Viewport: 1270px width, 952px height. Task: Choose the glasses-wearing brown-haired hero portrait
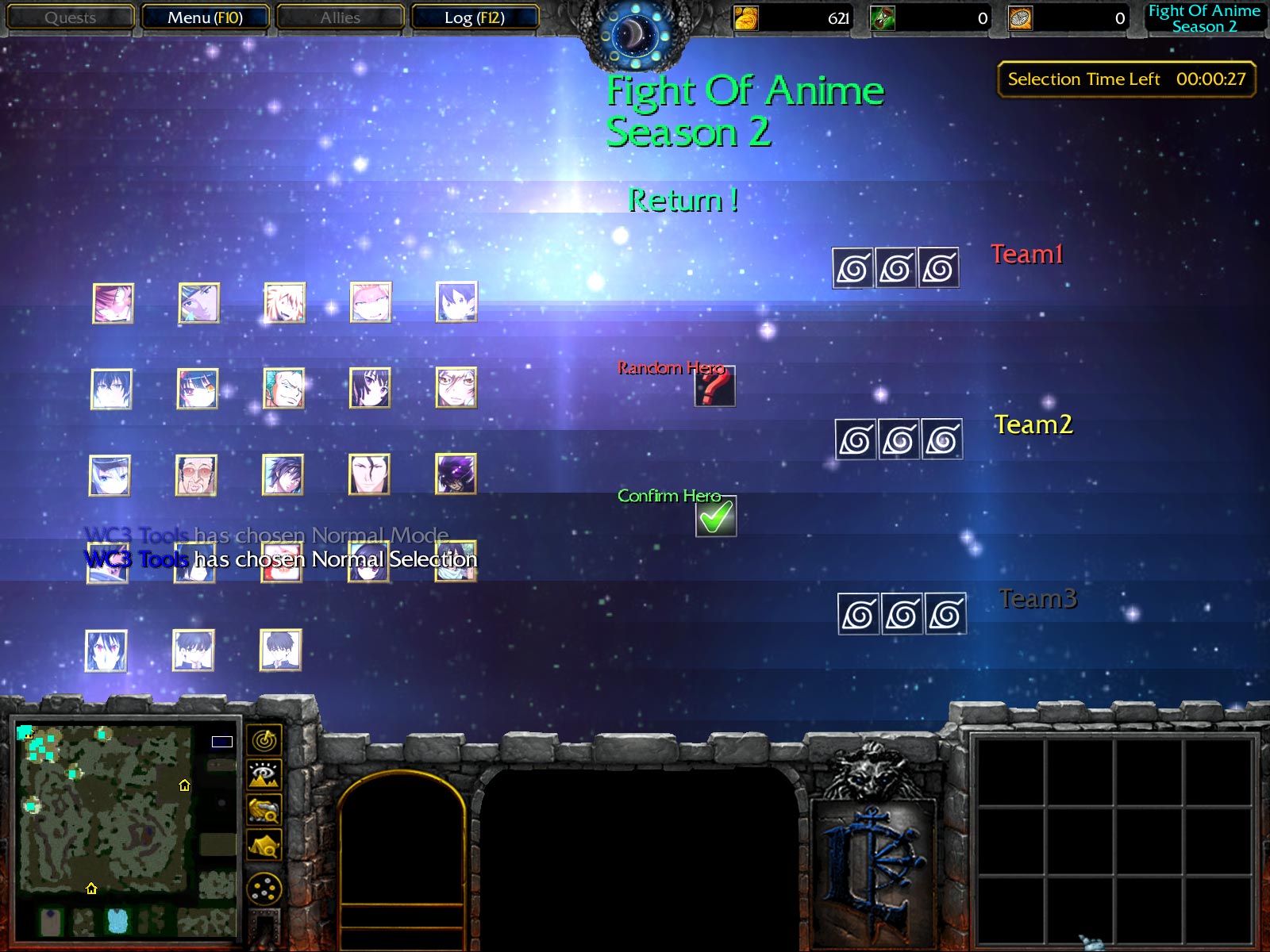point(456,388)
